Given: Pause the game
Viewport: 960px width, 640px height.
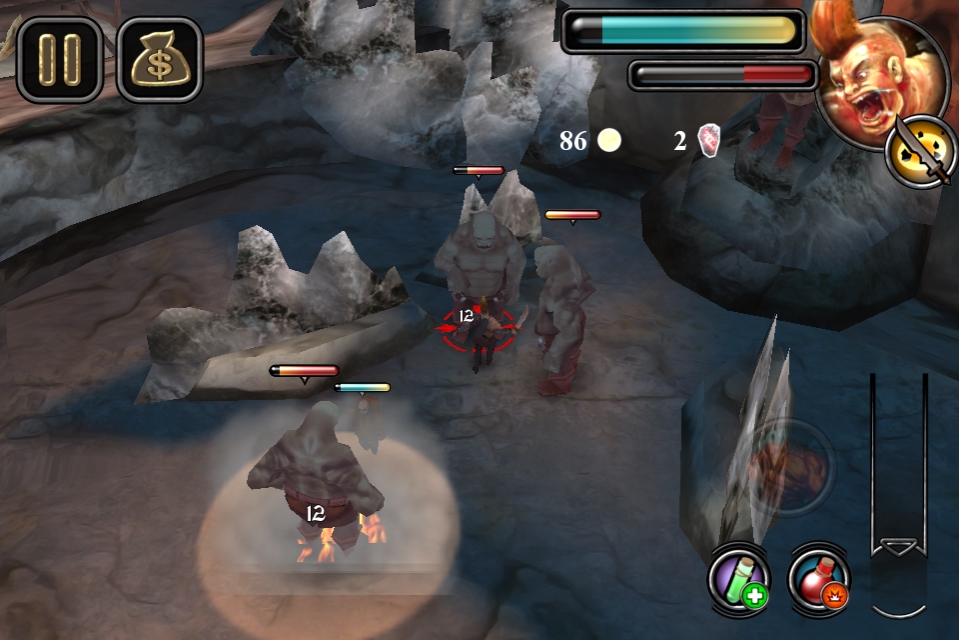Looking at the screenshot, I should pos(59,59).
